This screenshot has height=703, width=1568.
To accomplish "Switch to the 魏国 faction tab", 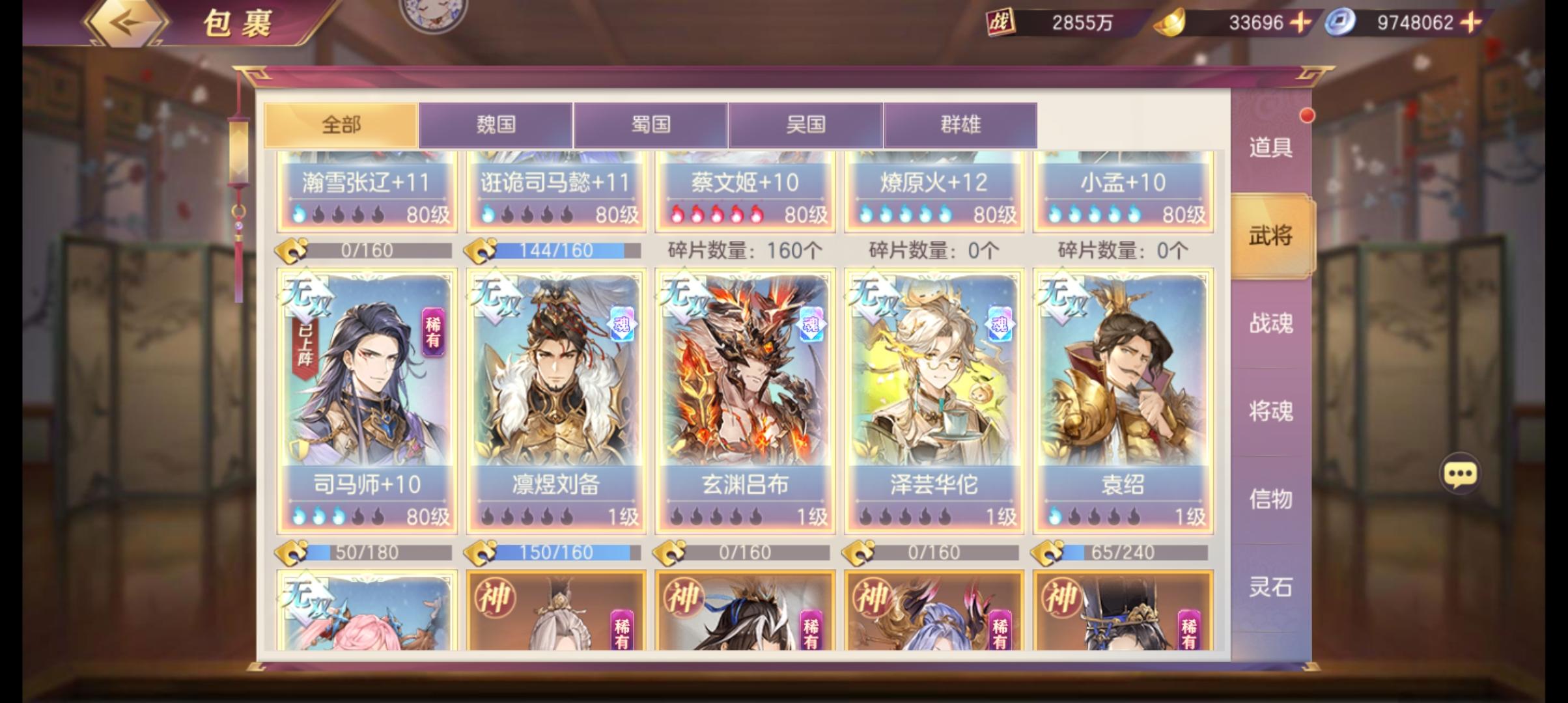I will click(x=497, y=124).
